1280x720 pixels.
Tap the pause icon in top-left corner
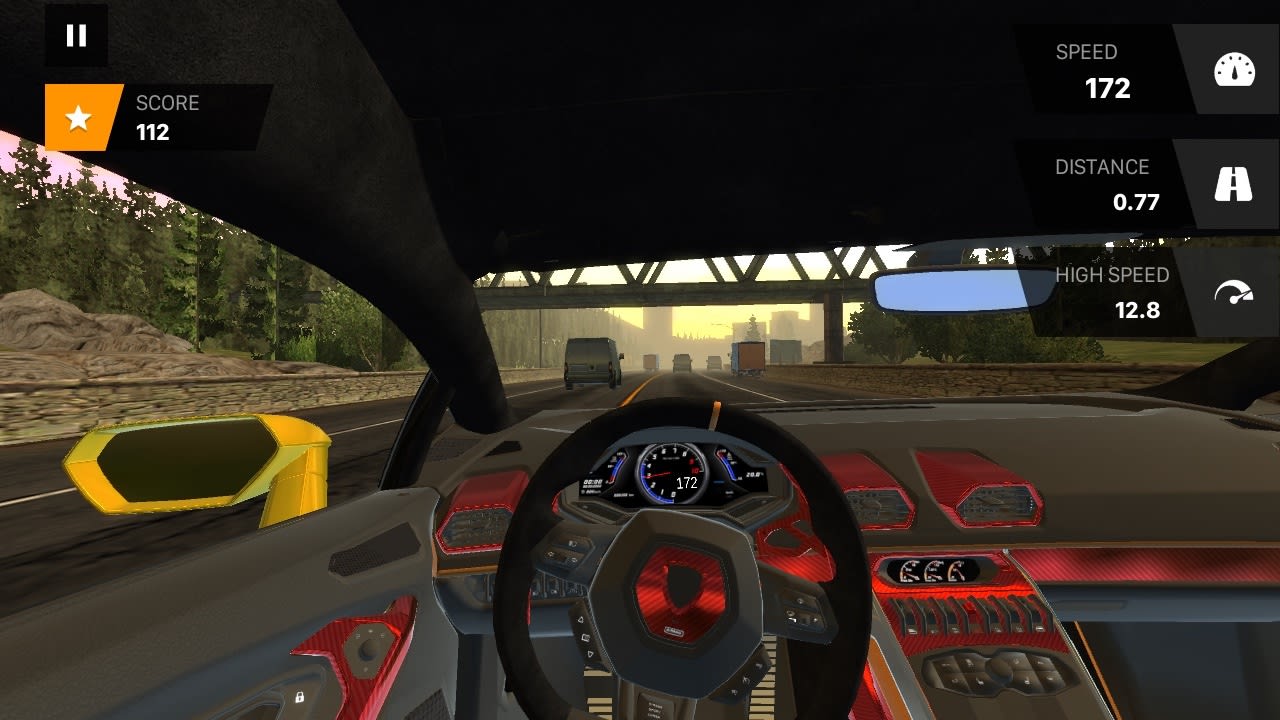click(x=76, y=36)
